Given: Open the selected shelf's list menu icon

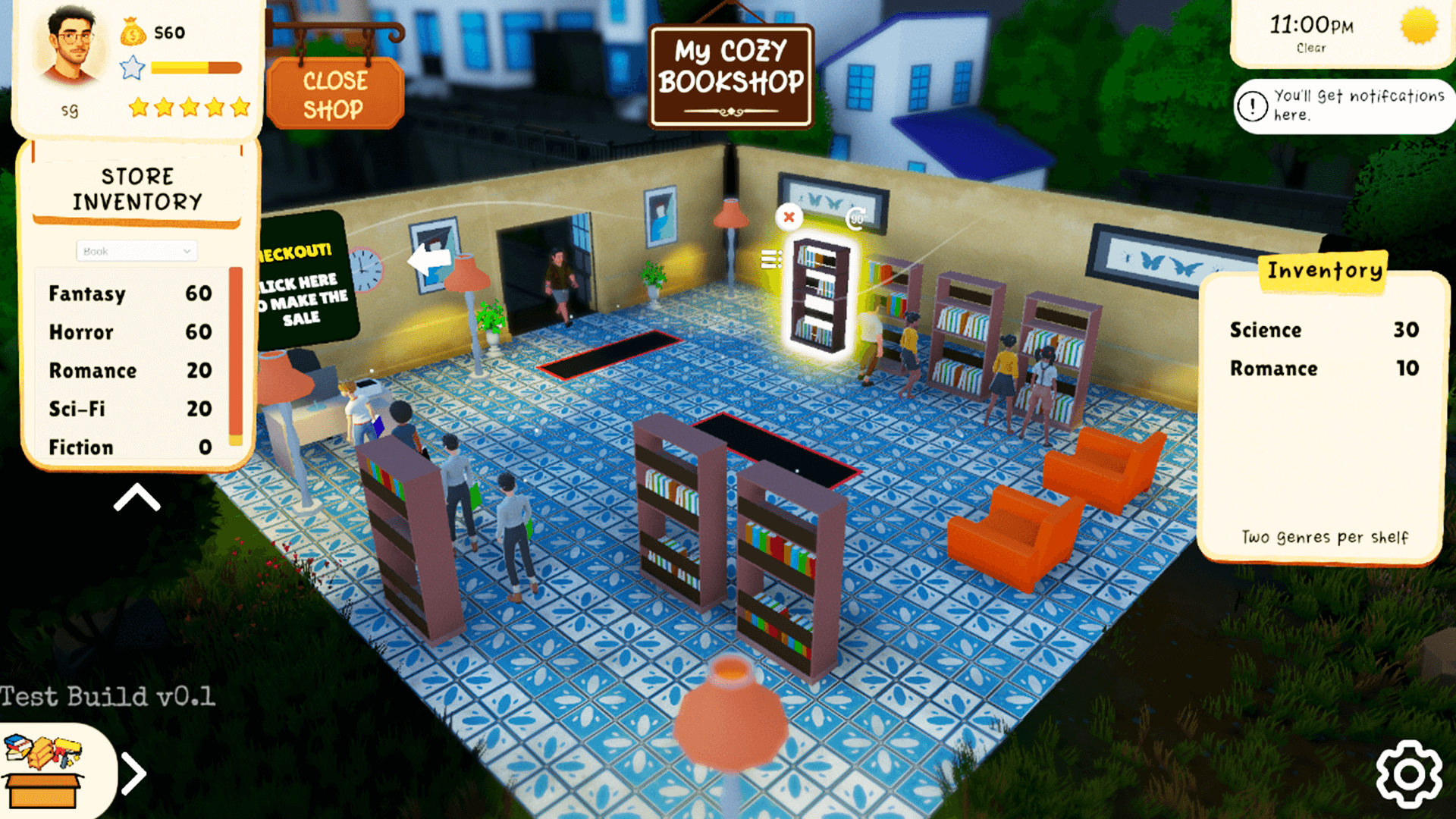Looking at the screenshot, I should pos(770,259).
